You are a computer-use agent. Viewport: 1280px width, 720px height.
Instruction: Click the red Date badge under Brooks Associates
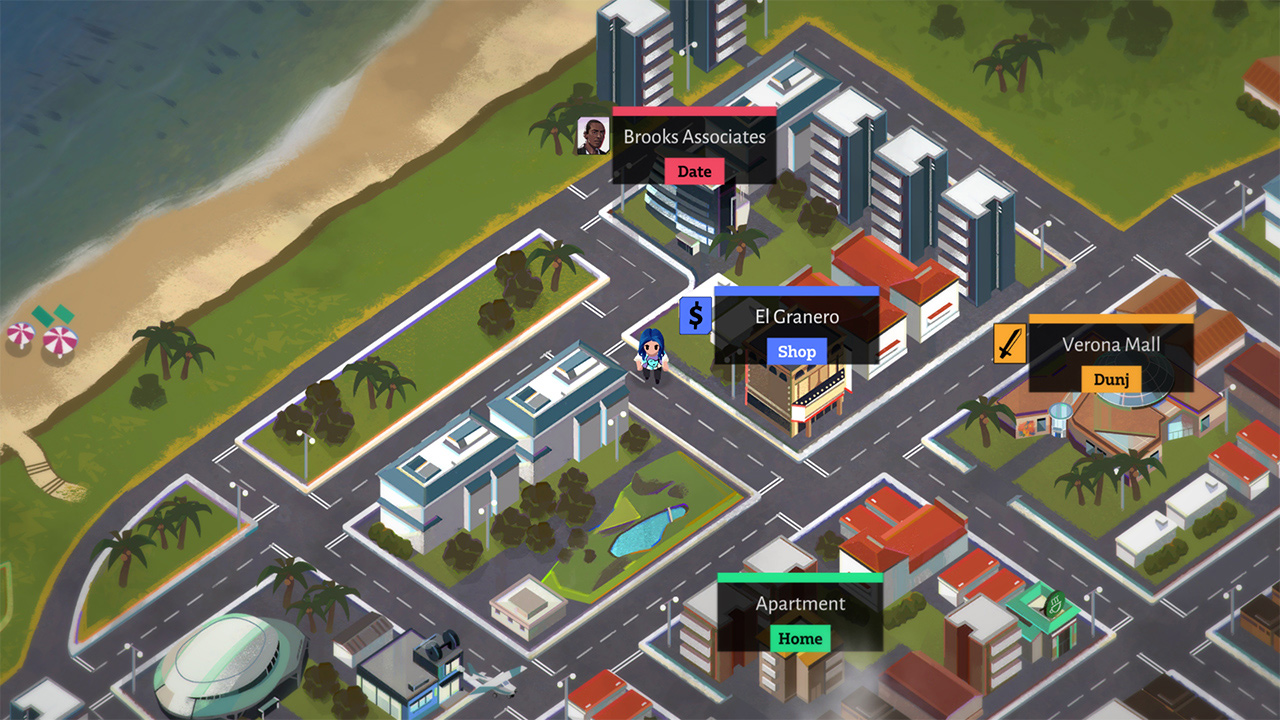click(x=693, y=171)
